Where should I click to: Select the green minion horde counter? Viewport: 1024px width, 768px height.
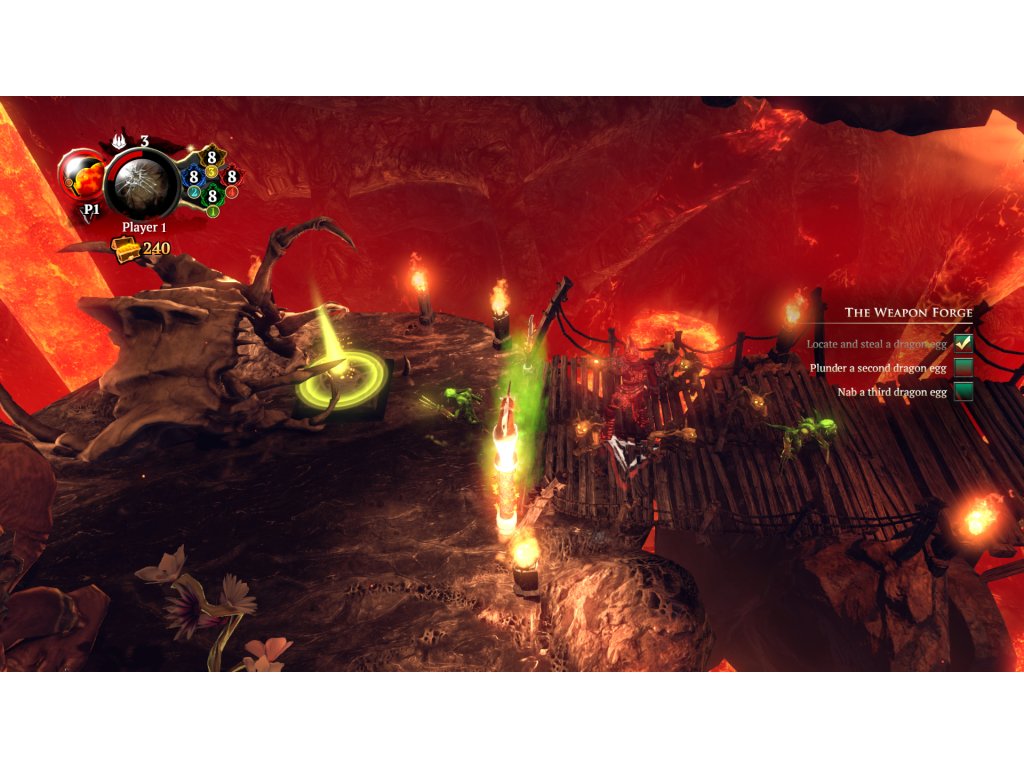point(212,197)
